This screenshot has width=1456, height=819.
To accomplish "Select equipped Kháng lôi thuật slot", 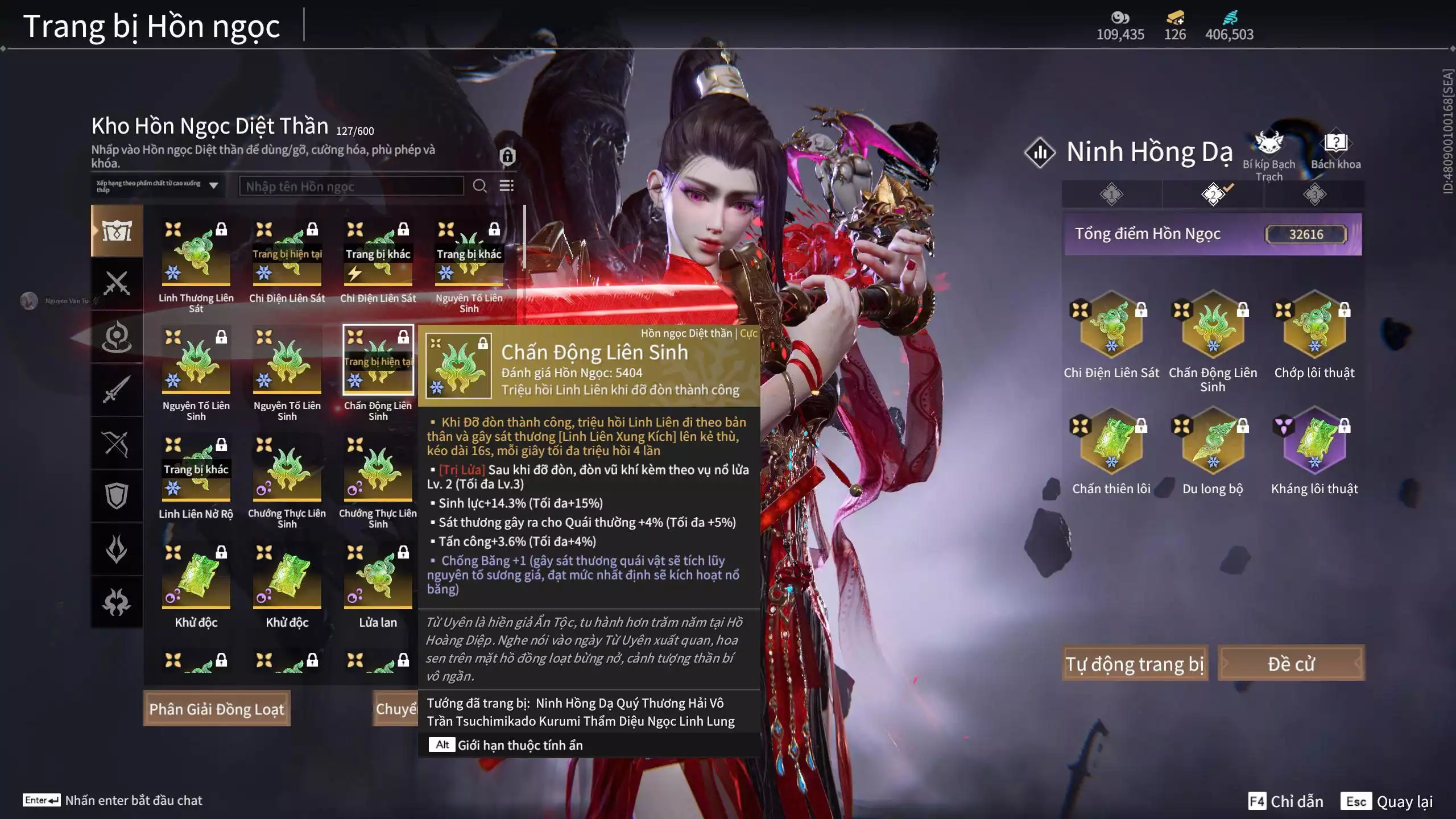I will 1314,442.
